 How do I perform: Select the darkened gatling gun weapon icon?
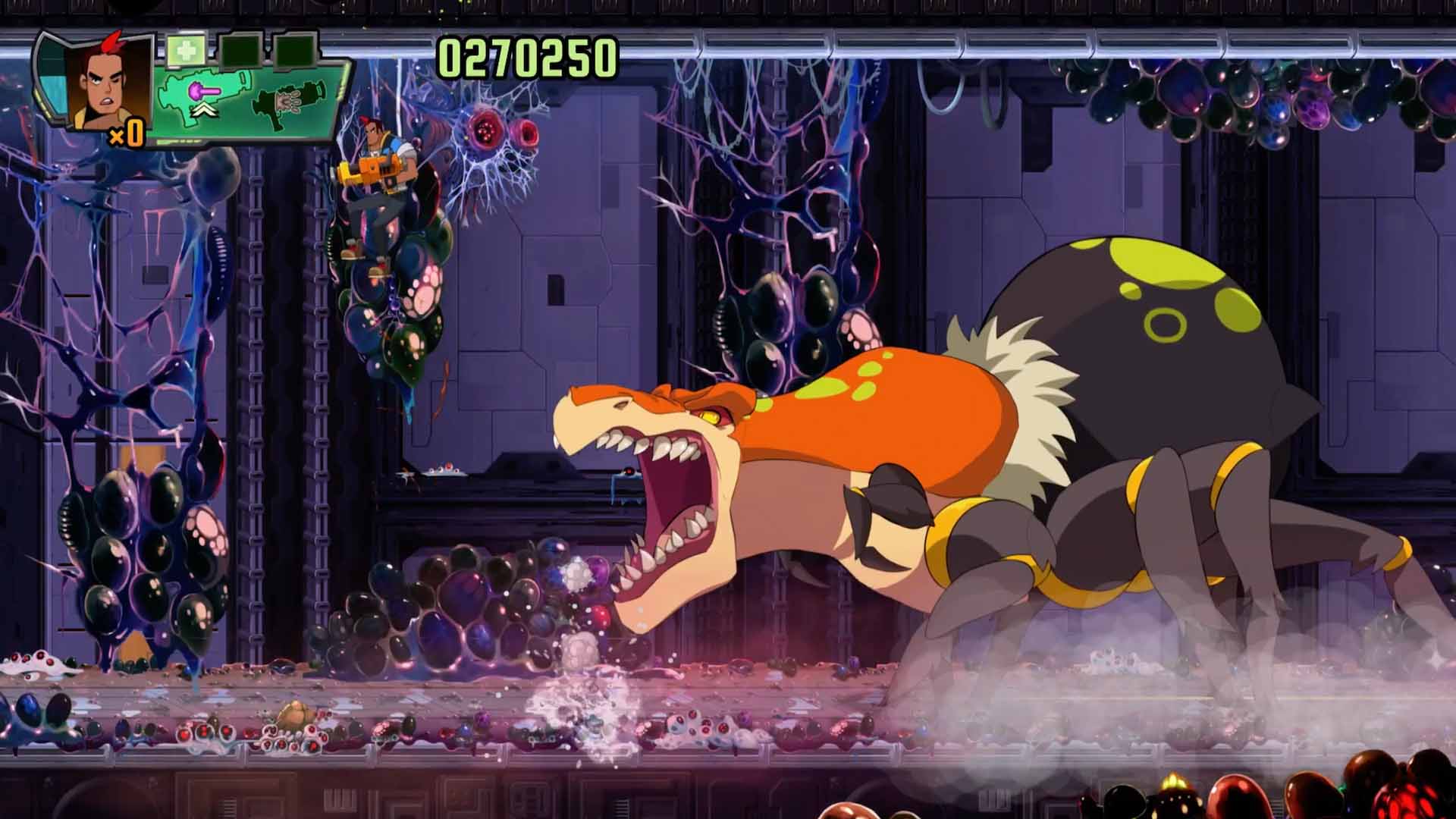[290, 101]
